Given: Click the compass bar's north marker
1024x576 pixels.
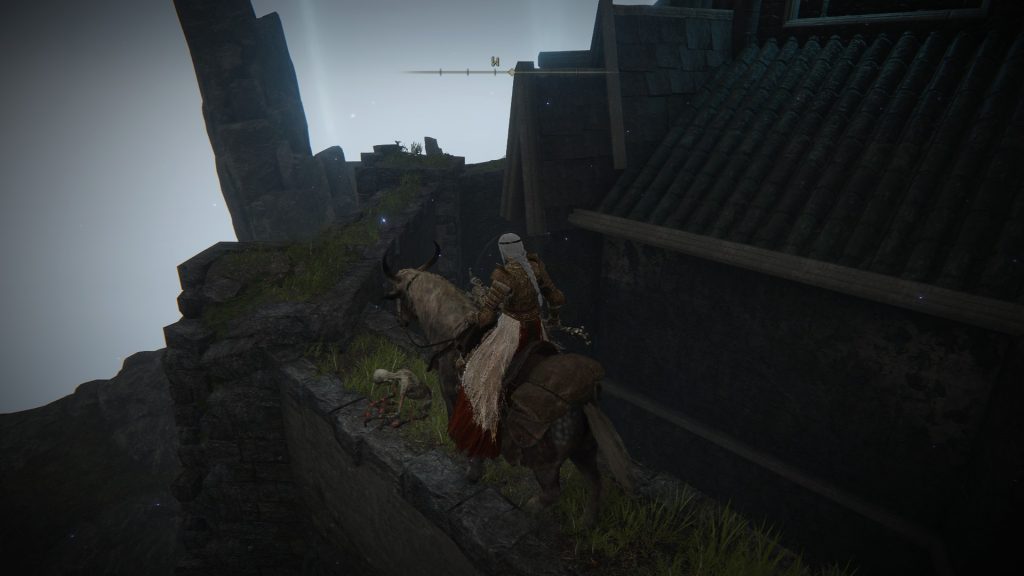Looking at the screenshot, I should tap(494, 63).
